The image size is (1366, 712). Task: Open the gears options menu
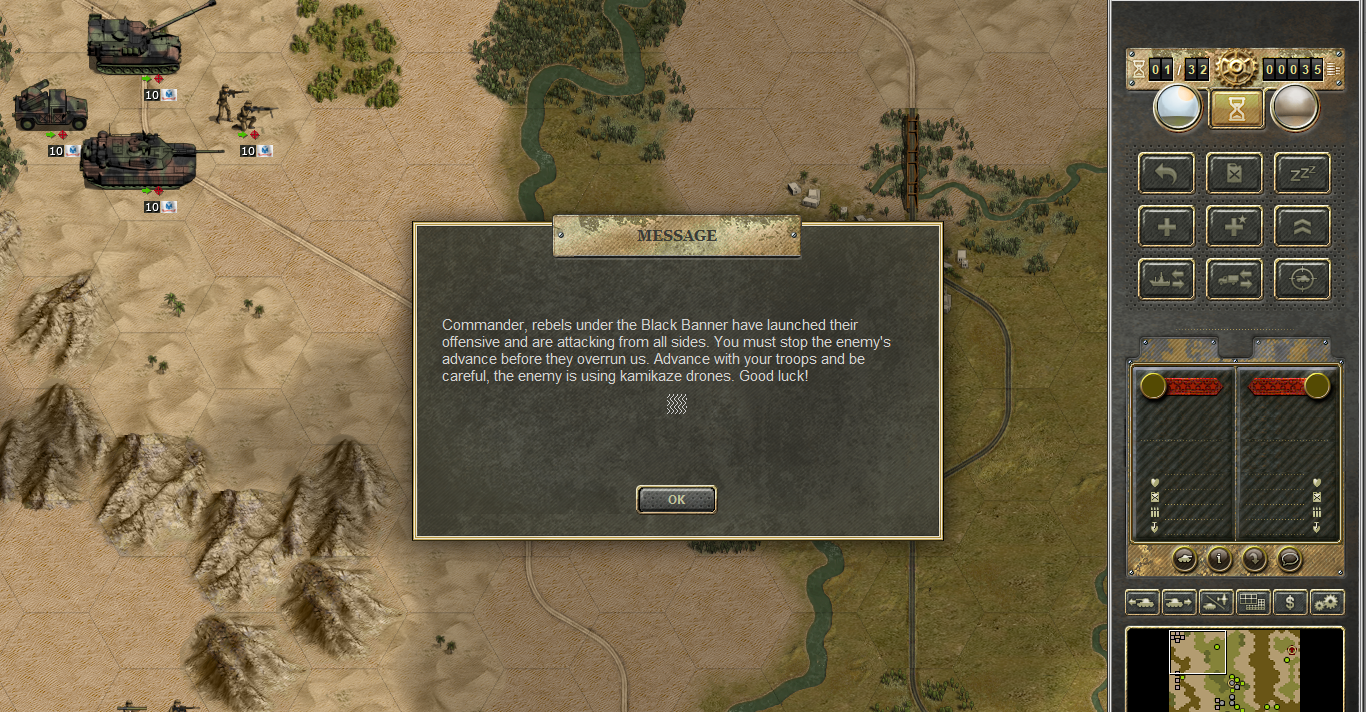click(x=1326, y=602)
